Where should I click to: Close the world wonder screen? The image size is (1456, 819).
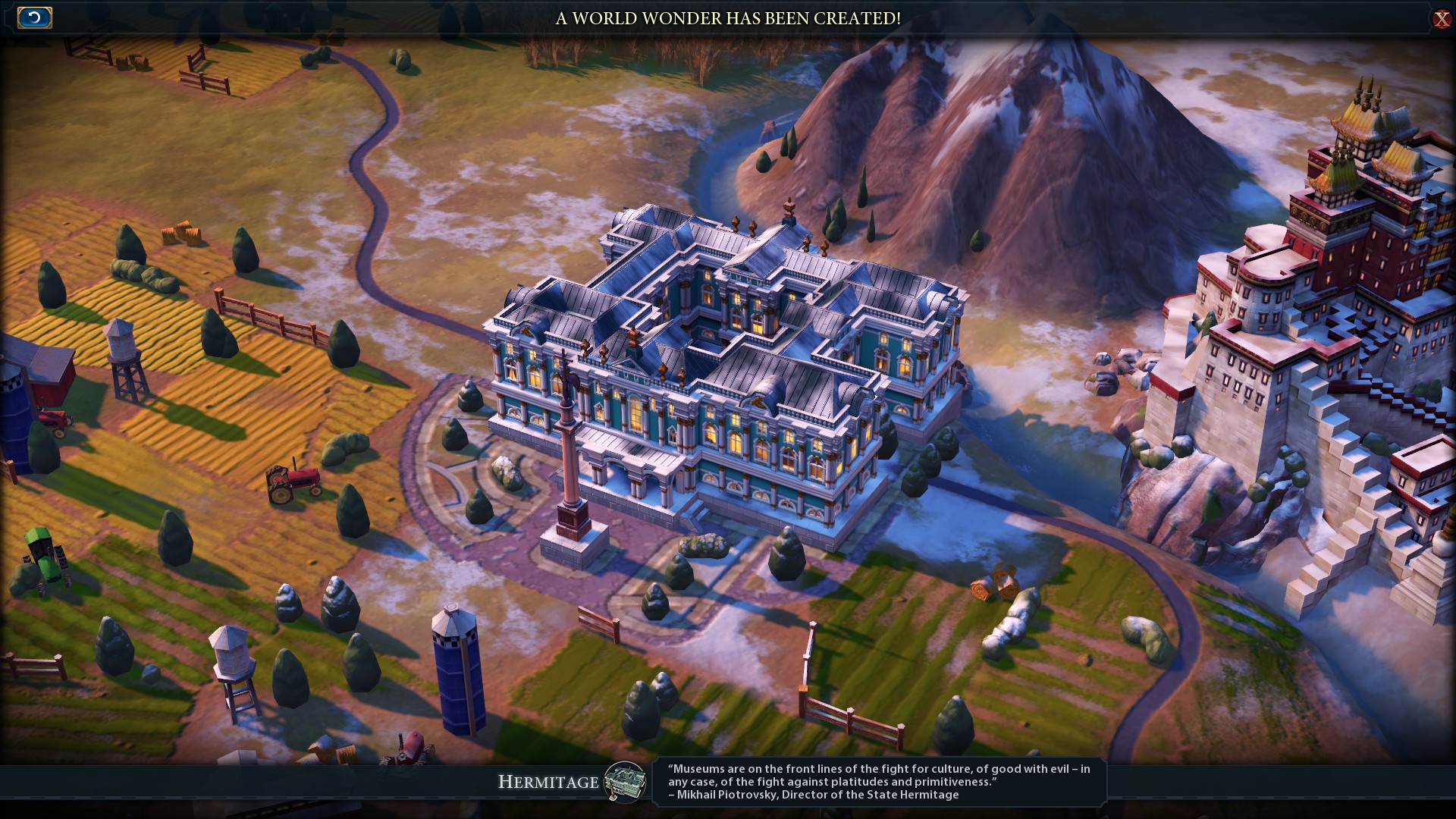coord(1441,19)
